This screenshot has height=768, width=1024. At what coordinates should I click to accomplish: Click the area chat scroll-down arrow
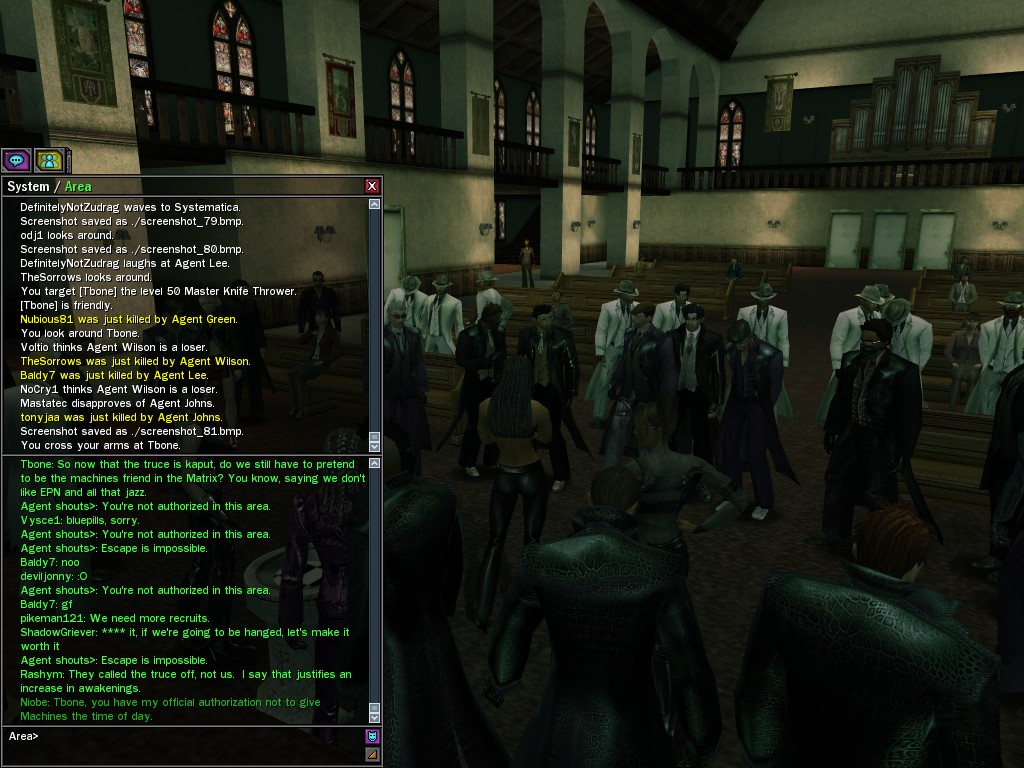pos(375,716)
